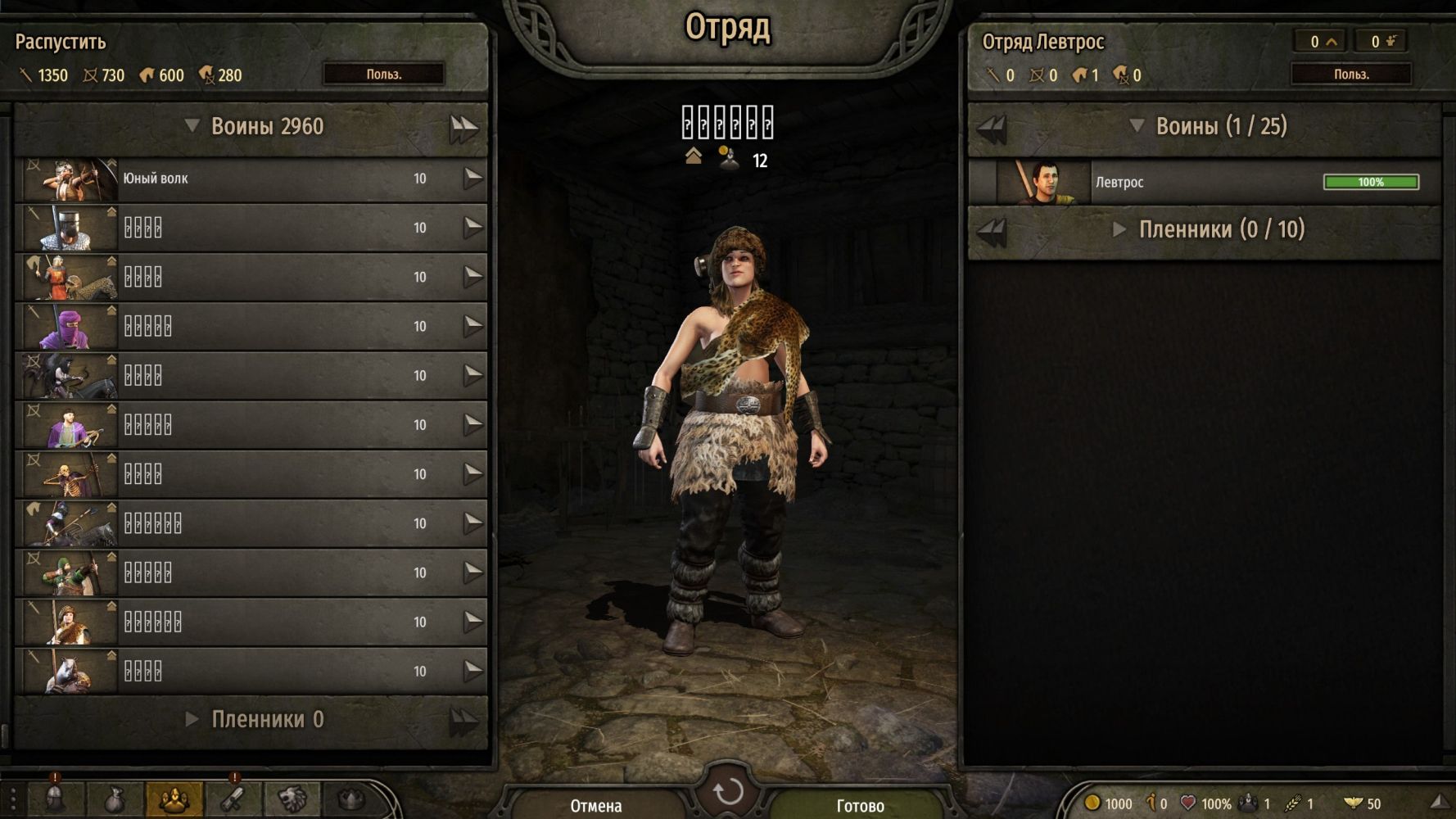Transfer all troops using left panel double arrow

pos(463,128)
